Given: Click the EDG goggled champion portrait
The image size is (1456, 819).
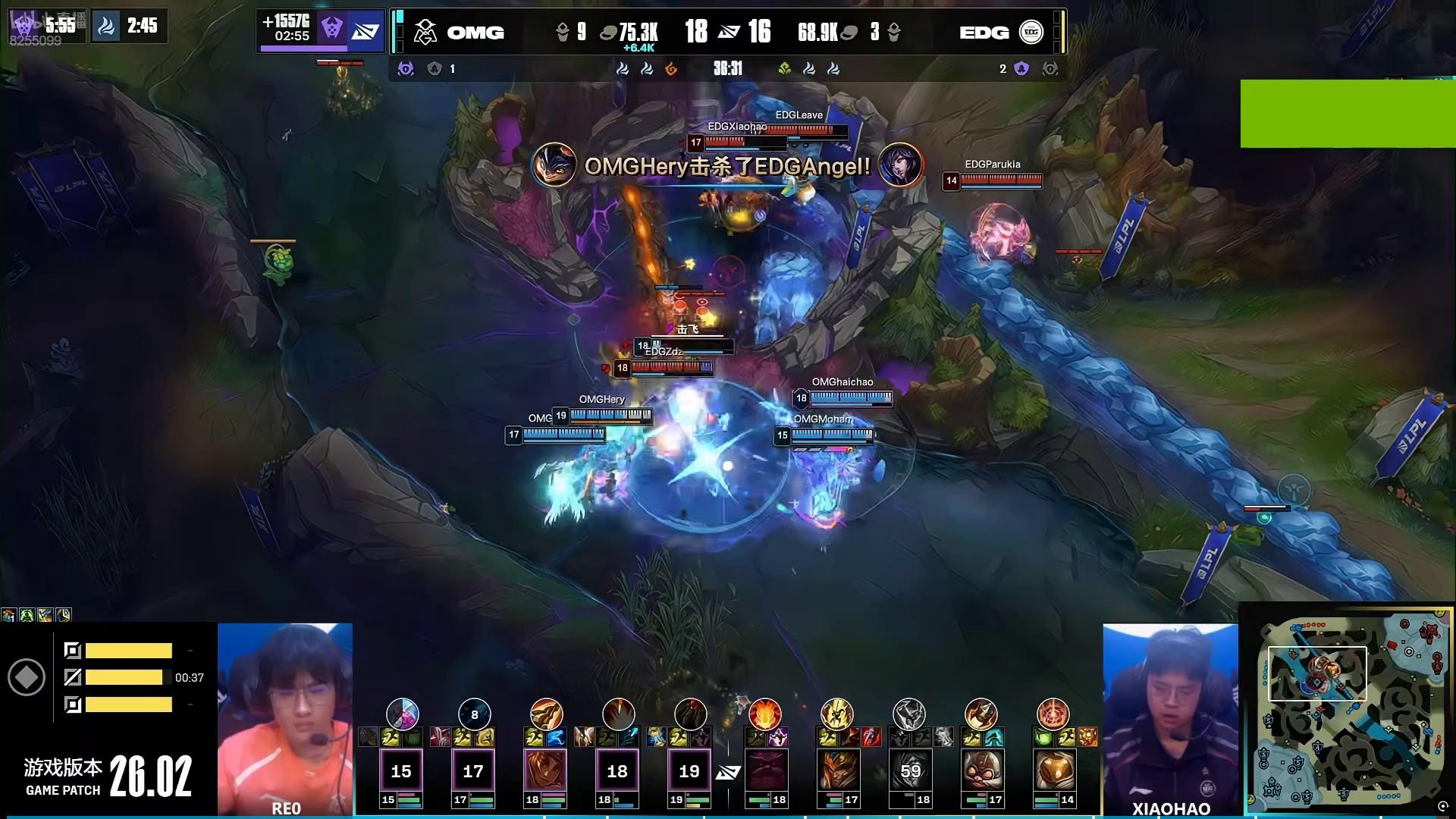Looking at the screenshot, I should [981, 770].
